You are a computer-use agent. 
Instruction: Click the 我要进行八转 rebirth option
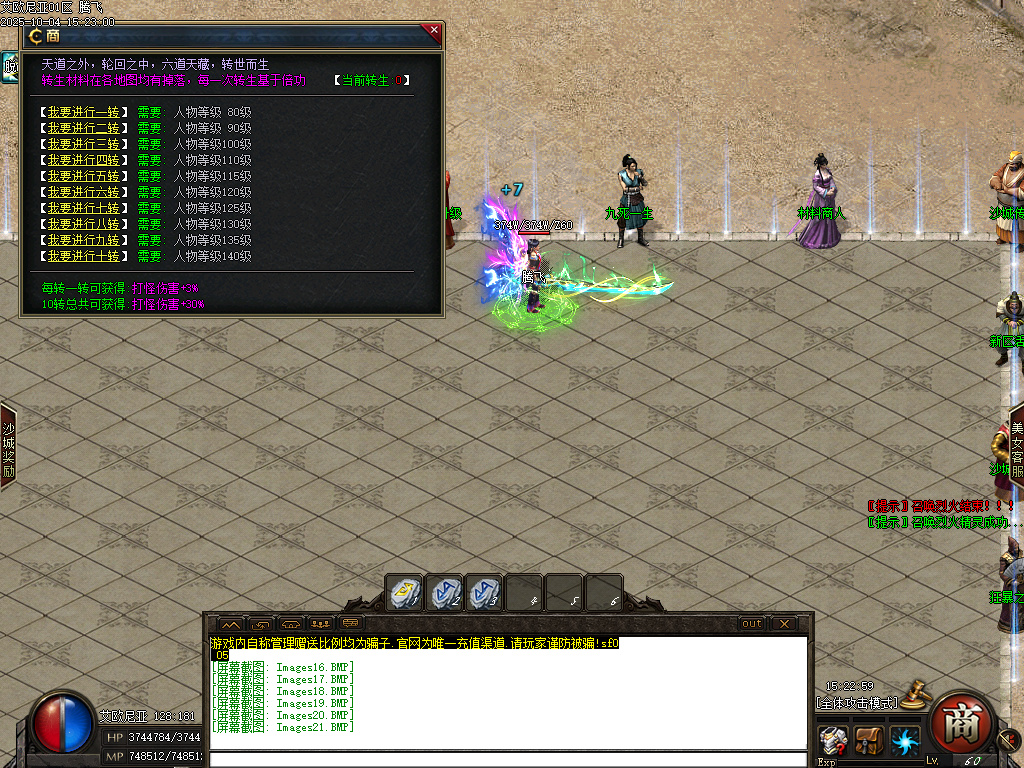[83, 224]
